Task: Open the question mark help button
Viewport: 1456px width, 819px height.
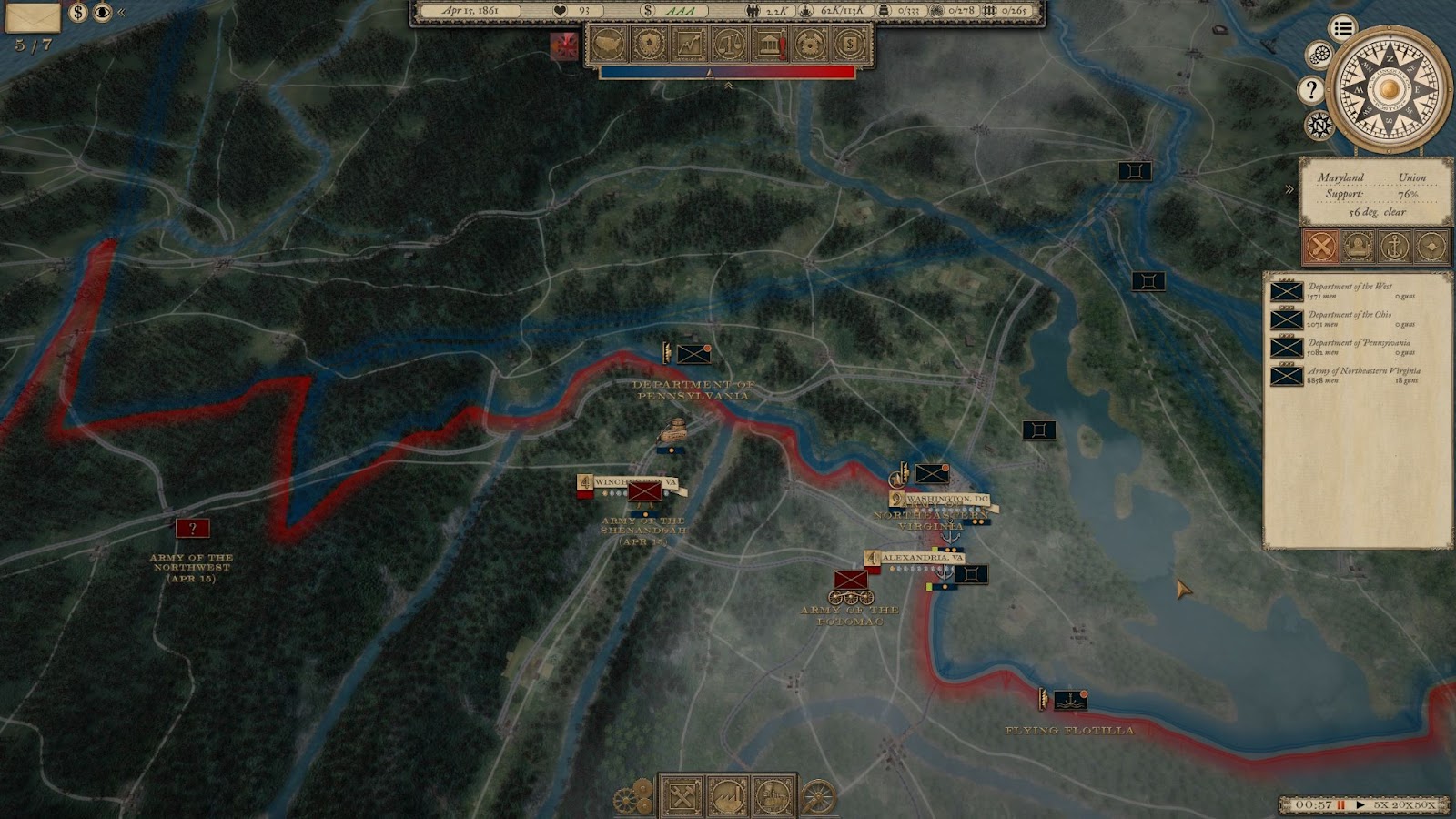Action: tap(1310, 89)
